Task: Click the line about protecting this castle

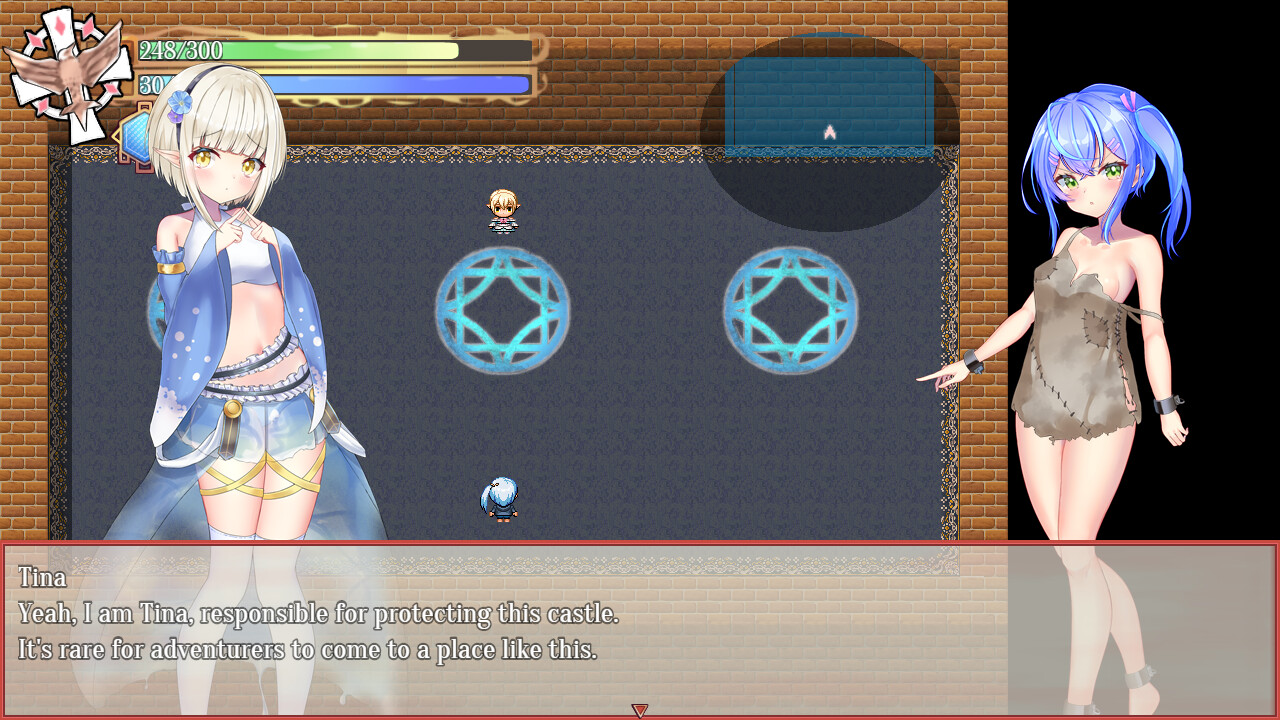Action: (320, 614)
